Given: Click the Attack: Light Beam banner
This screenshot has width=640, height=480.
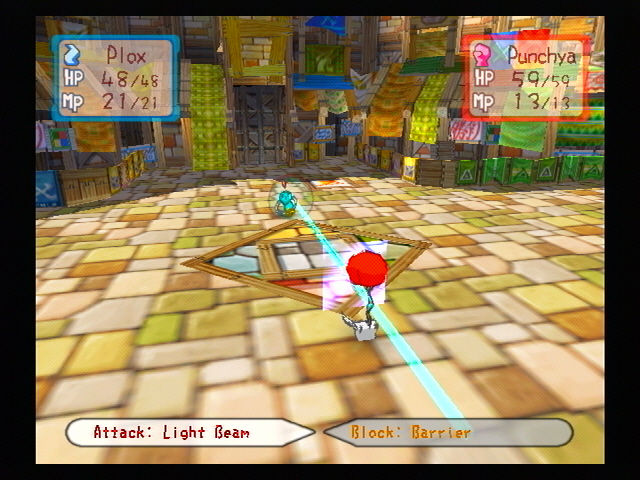Looking at the screenshot, I should pyautogui.click(x=190, y=432).
